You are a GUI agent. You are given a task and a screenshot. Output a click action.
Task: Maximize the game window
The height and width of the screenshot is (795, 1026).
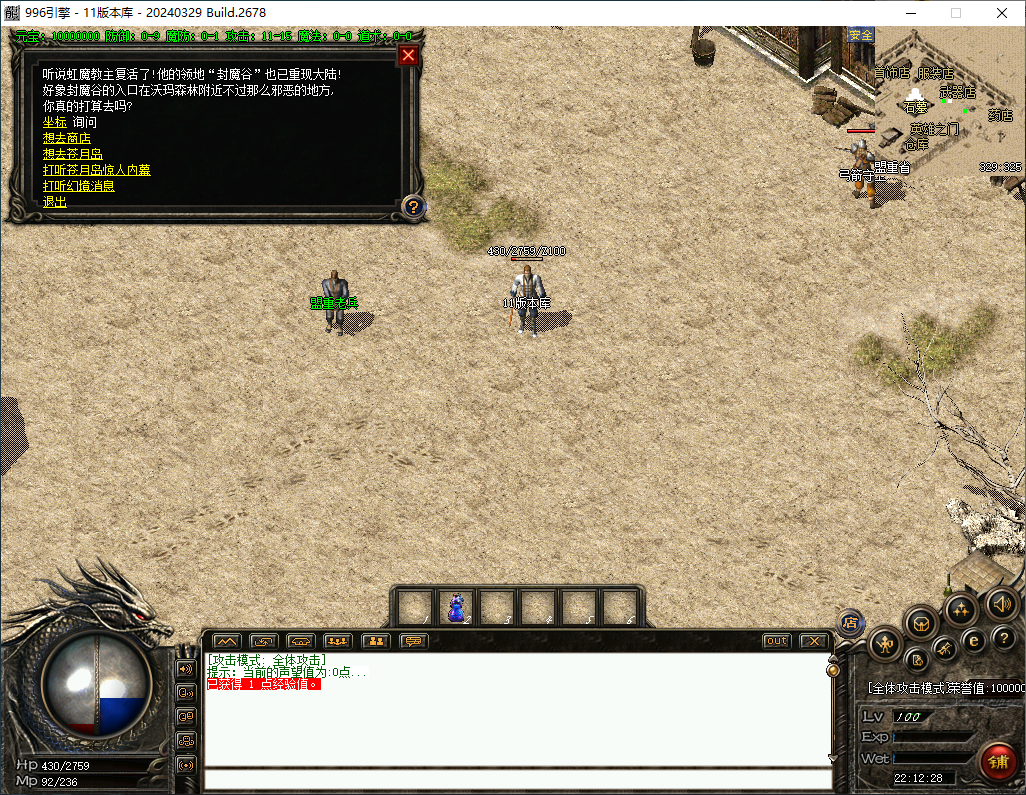click(x=955, y=13)
